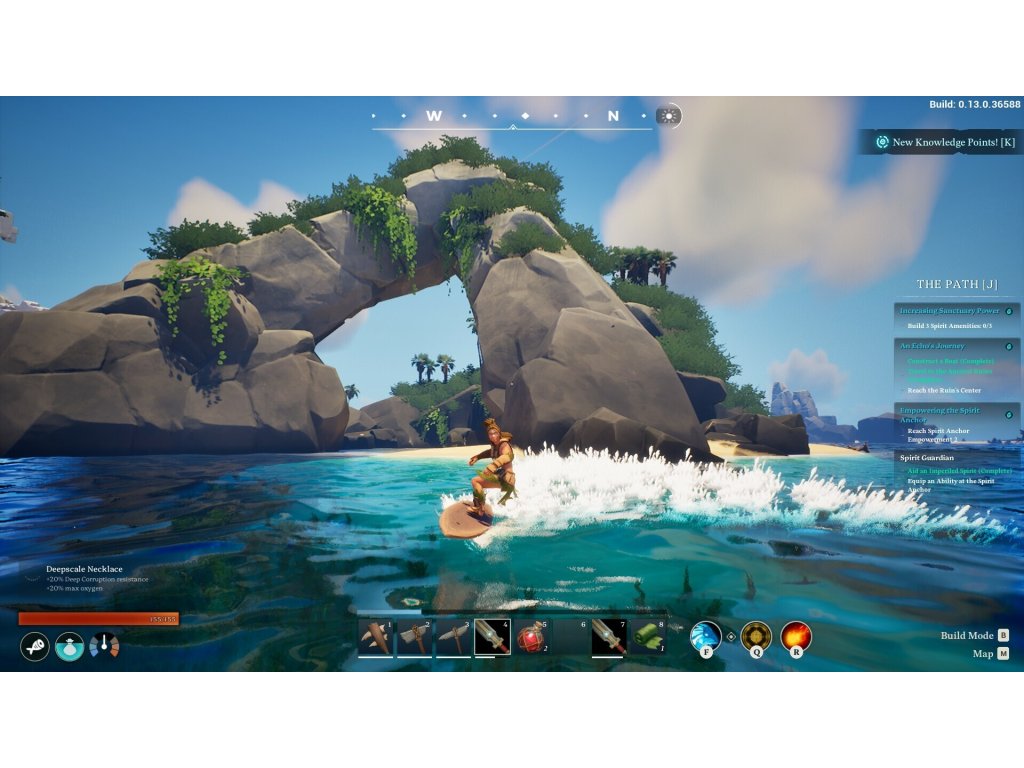Select the pickaxe in hotbar slot 3
This screenshot has width=1024, height=768.
(x=454, y=637)
